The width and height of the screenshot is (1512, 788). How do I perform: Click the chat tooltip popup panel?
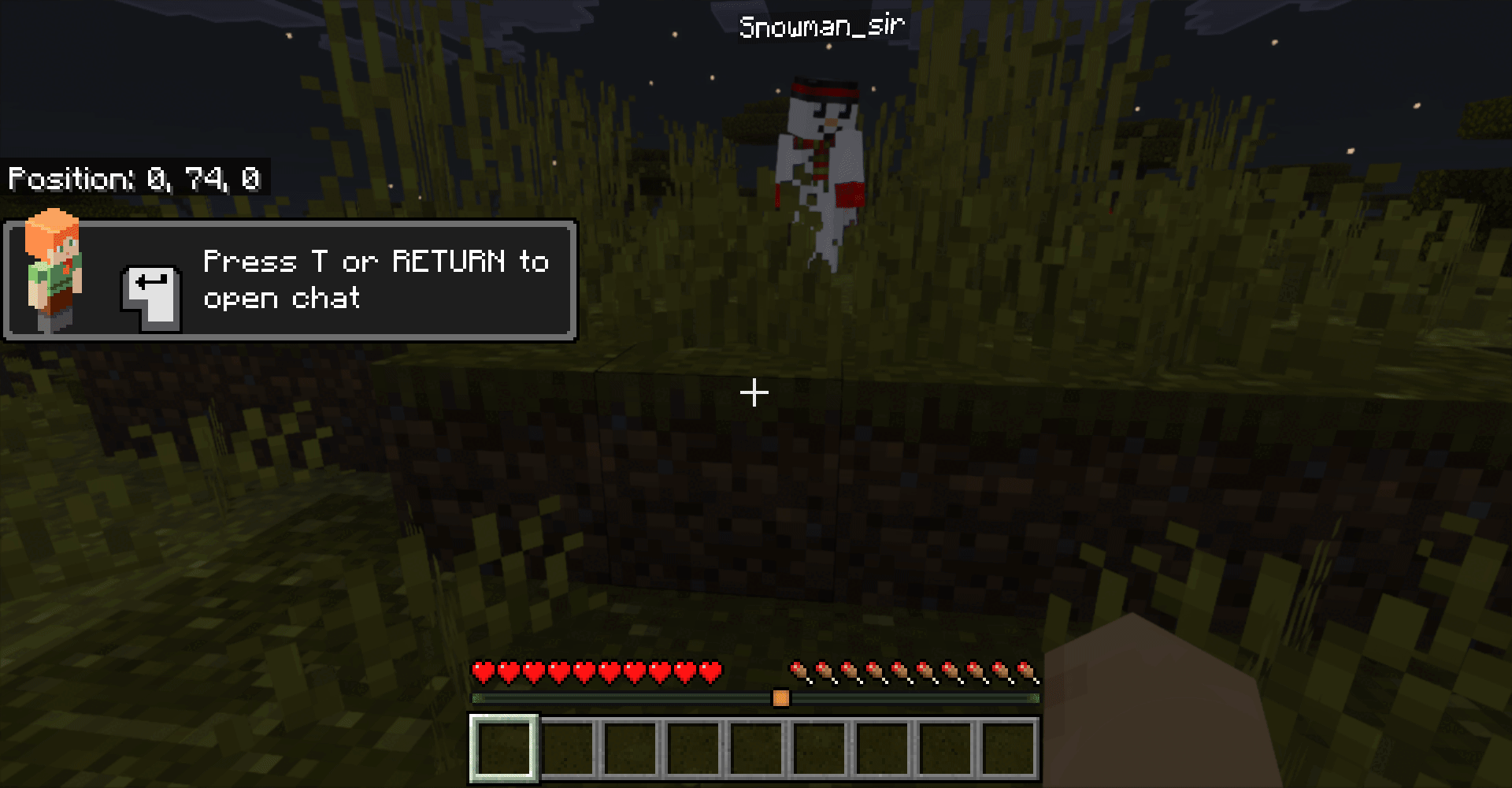click(290, 280)
